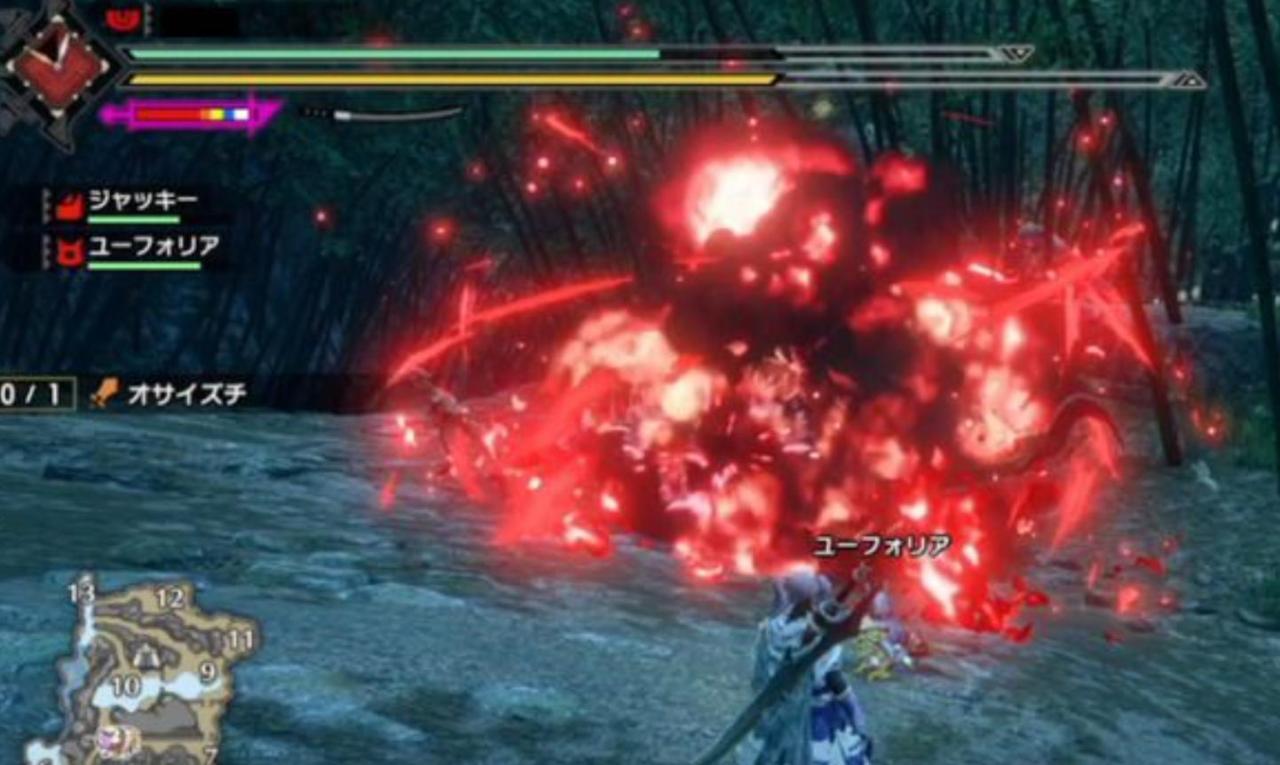Click area 12 marker on minimap
This screenshot has height=765, width=1280.
coord(170,599)
